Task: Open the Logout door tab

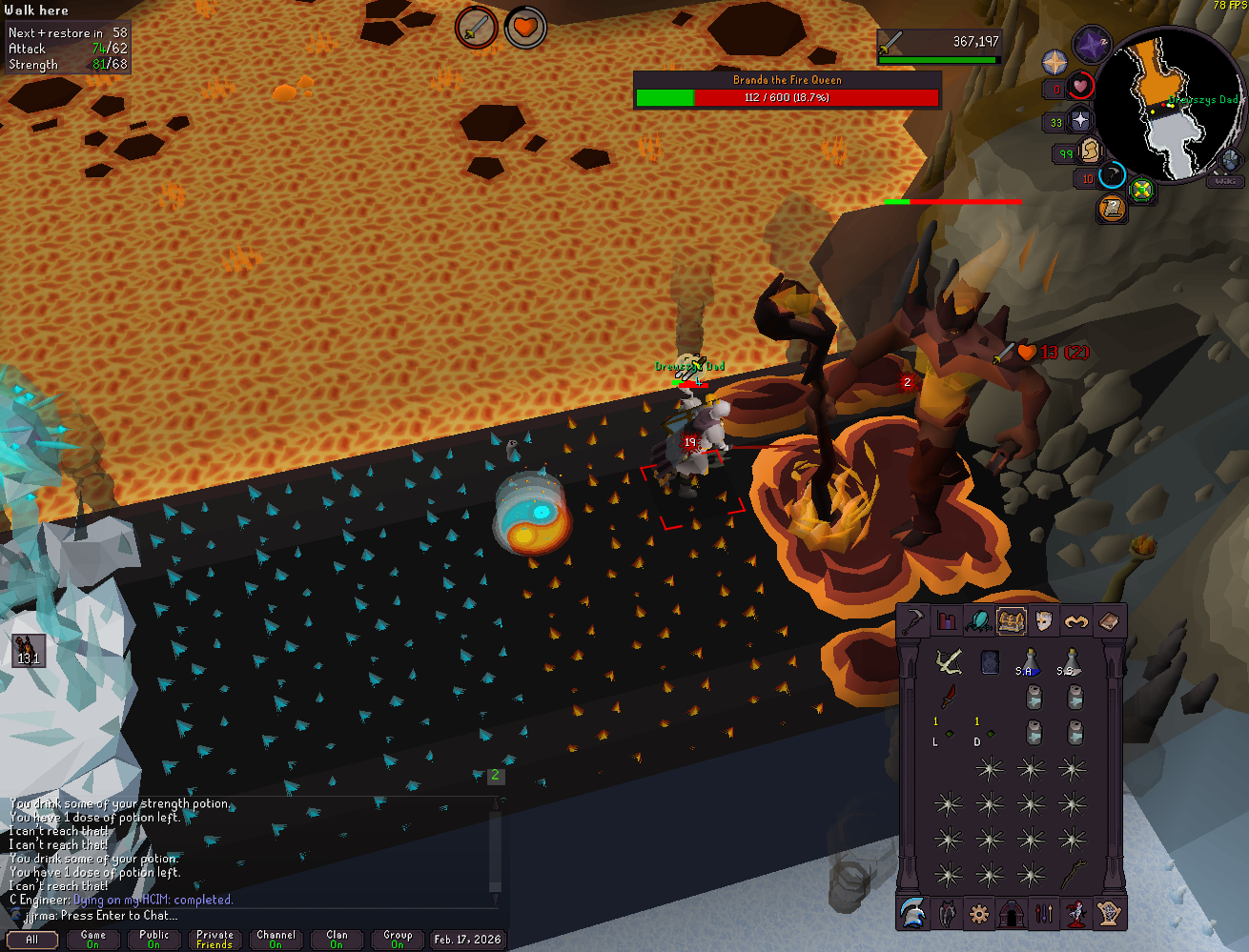Action: (x=1011, y=914)
